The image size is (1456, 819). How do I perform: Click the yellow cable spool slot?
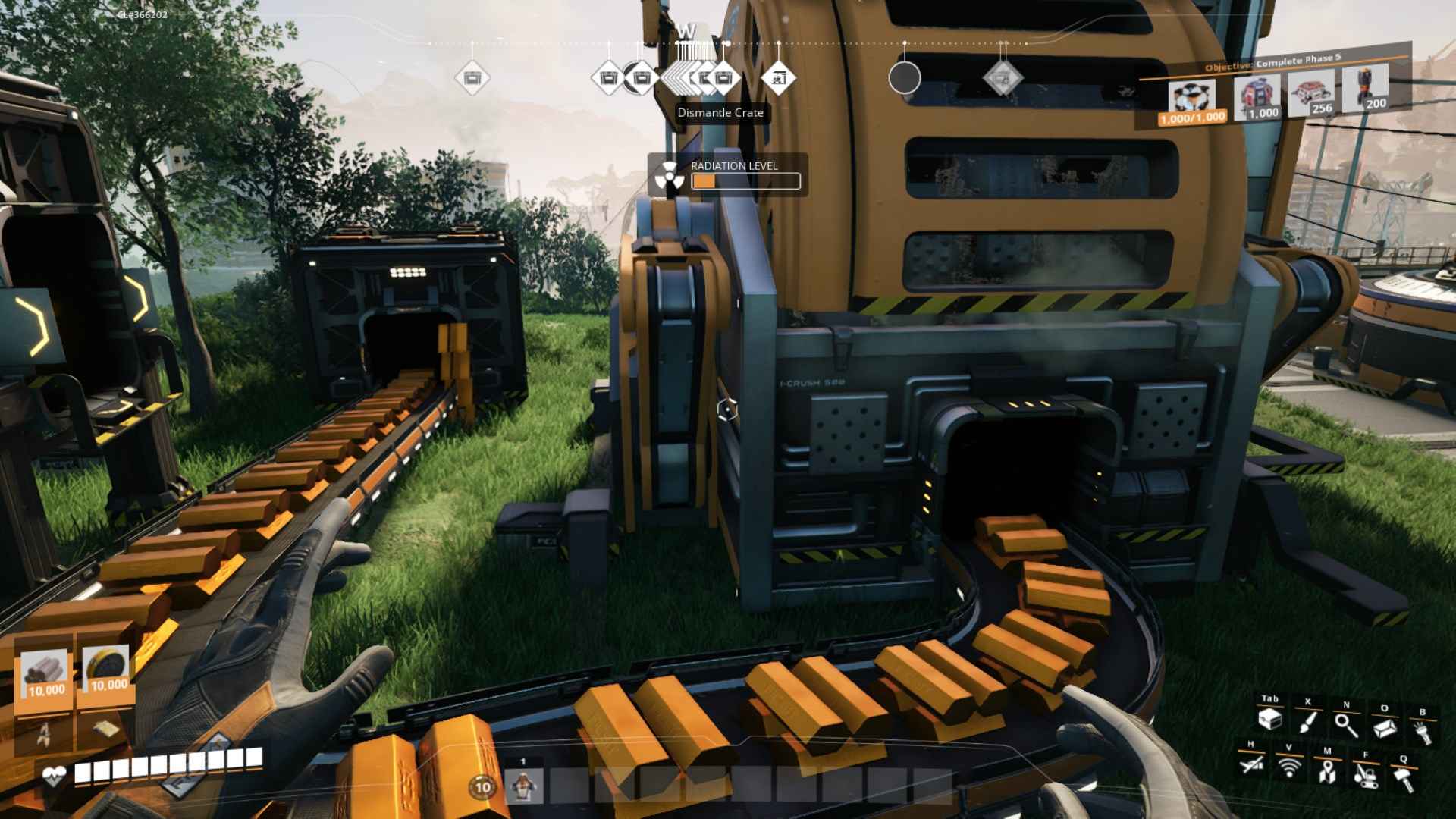[107, 668]
